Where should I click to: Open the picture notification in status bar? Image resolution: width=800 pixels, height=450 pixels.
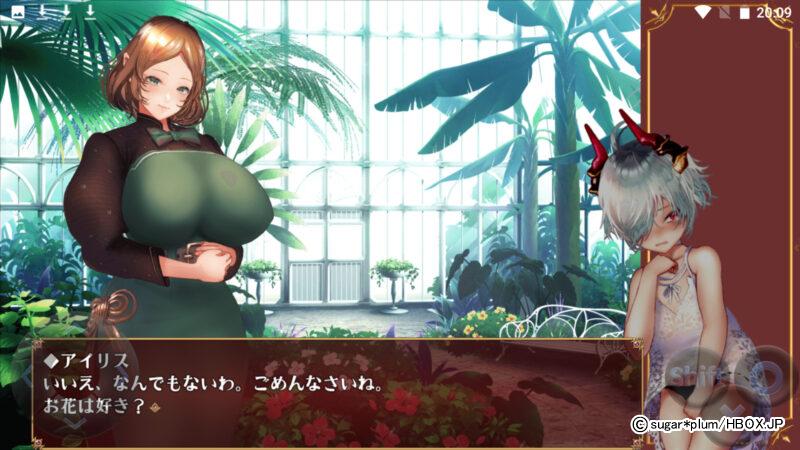coord(17,12)
